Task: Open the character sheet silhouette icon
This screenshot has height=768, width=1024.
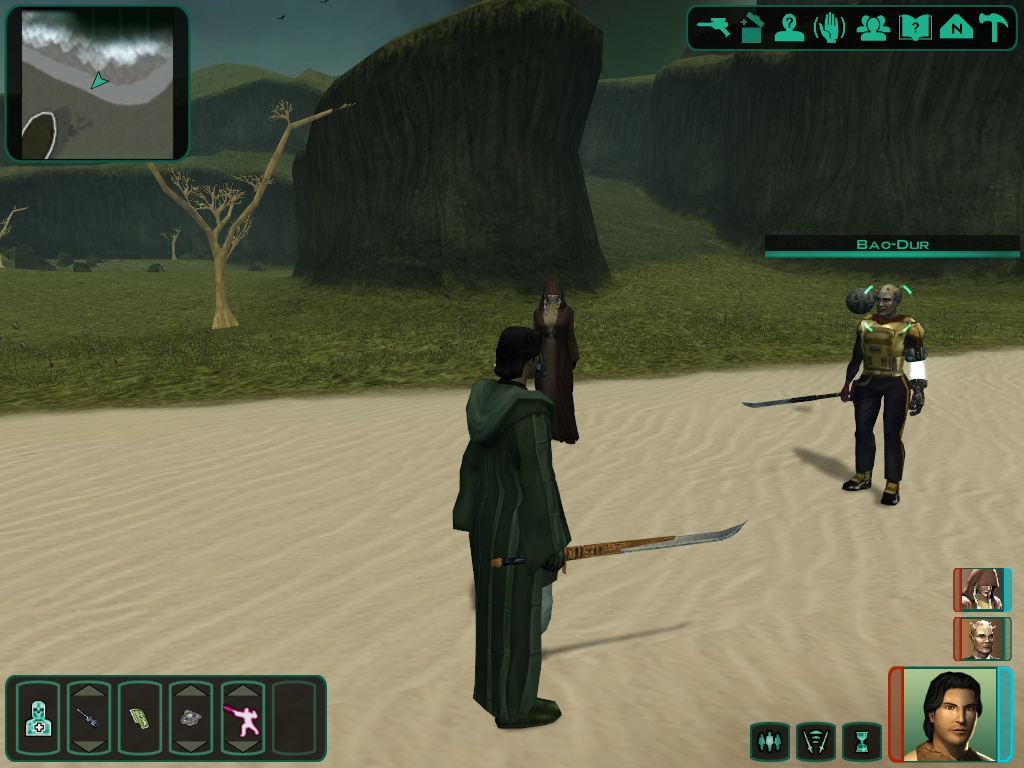Action: (x=789, y=27)
